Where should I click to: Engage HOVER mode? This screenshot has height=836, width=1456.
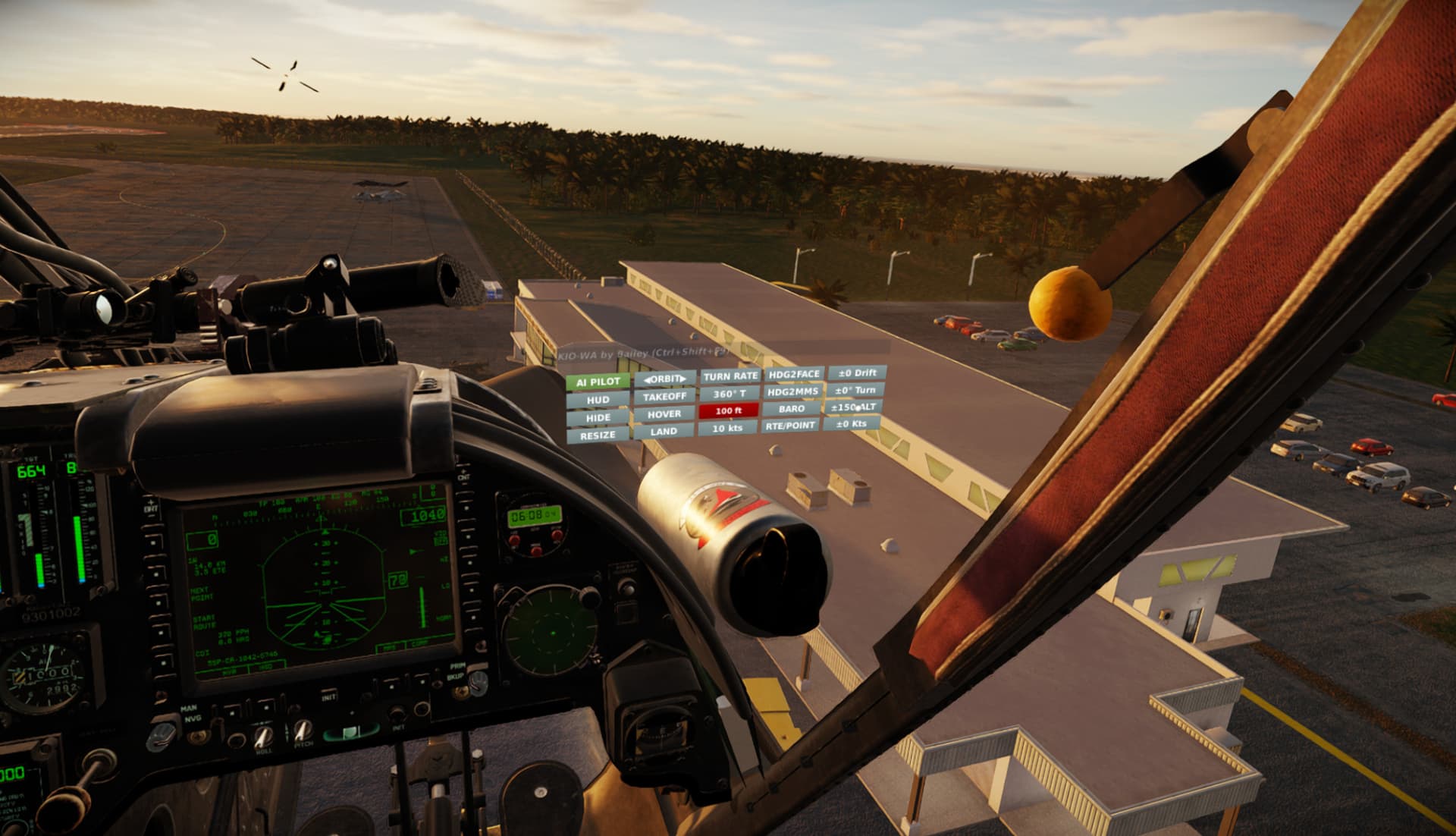[x=664, y=413]
